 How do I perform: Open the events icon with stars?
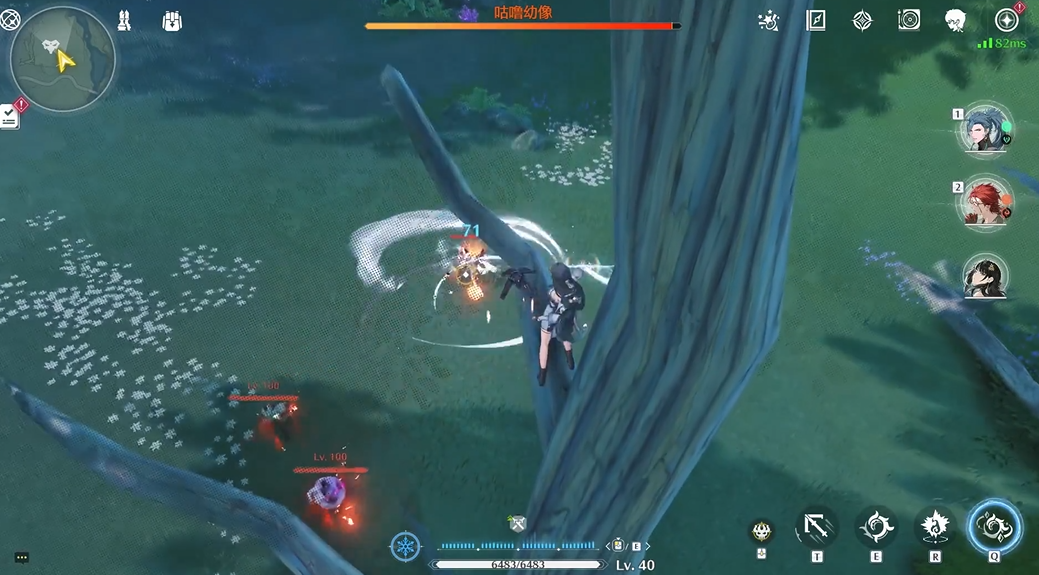pos(769,21)
